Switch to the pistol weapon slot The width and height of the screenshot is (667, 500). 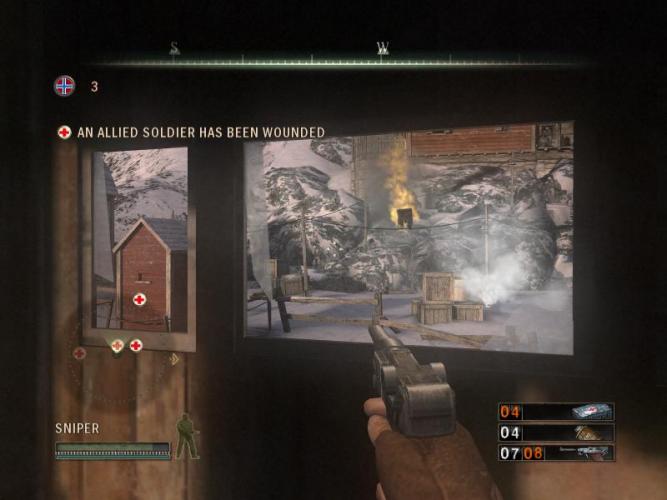click(x=556, y=452)
